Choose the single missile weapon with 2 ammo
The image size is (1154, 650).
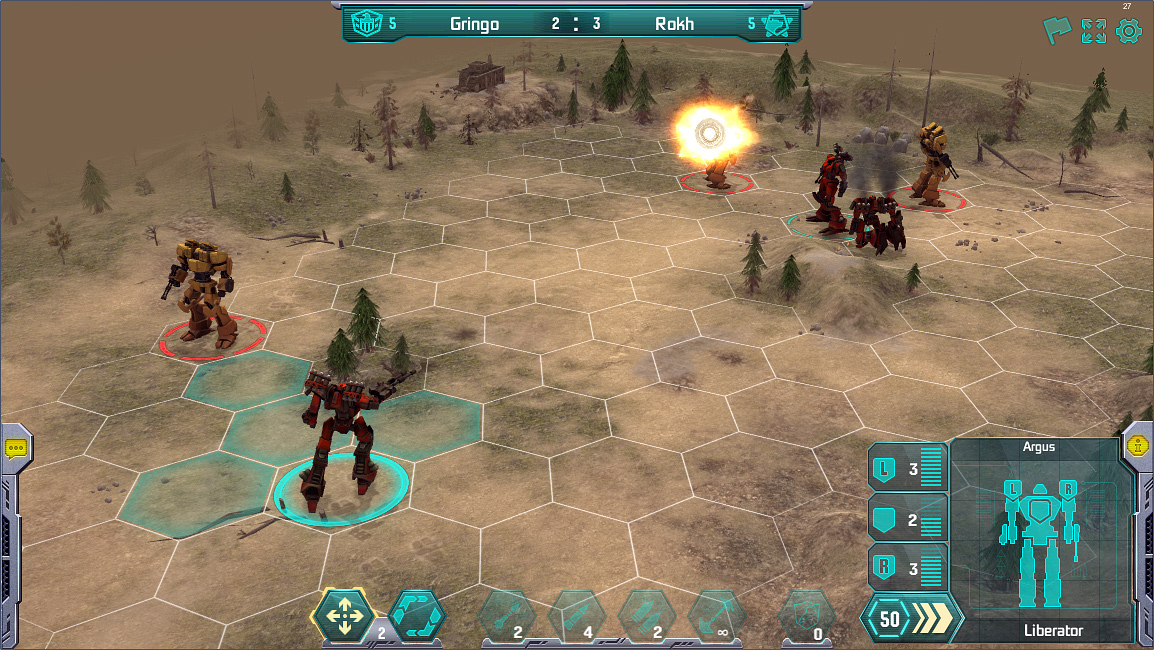coord(506,614)
